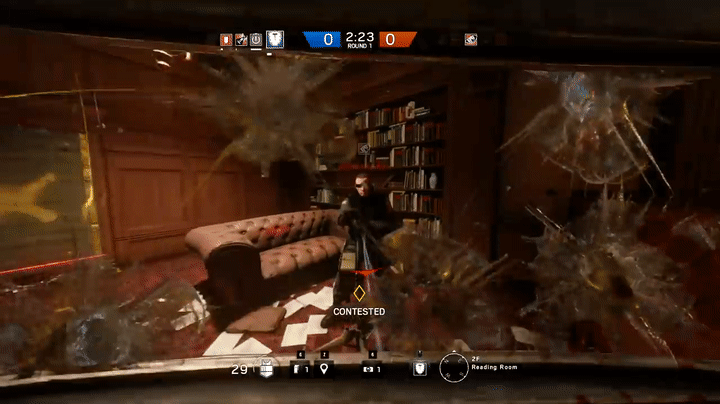Select the map pin ping icon
The image size is (720, 404).
[x=324, y=369]
